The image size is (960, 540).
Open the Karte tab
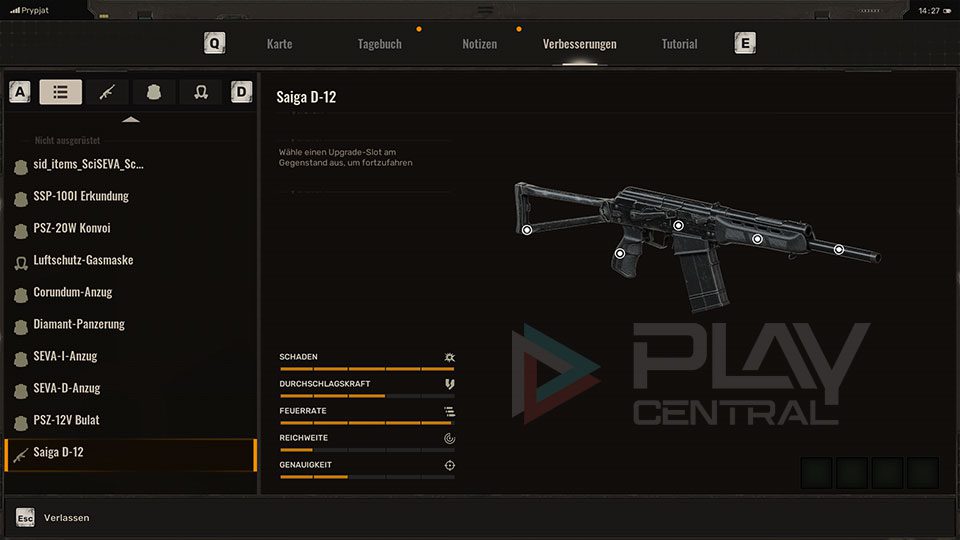pyautogui.click(x=279, y=44)
